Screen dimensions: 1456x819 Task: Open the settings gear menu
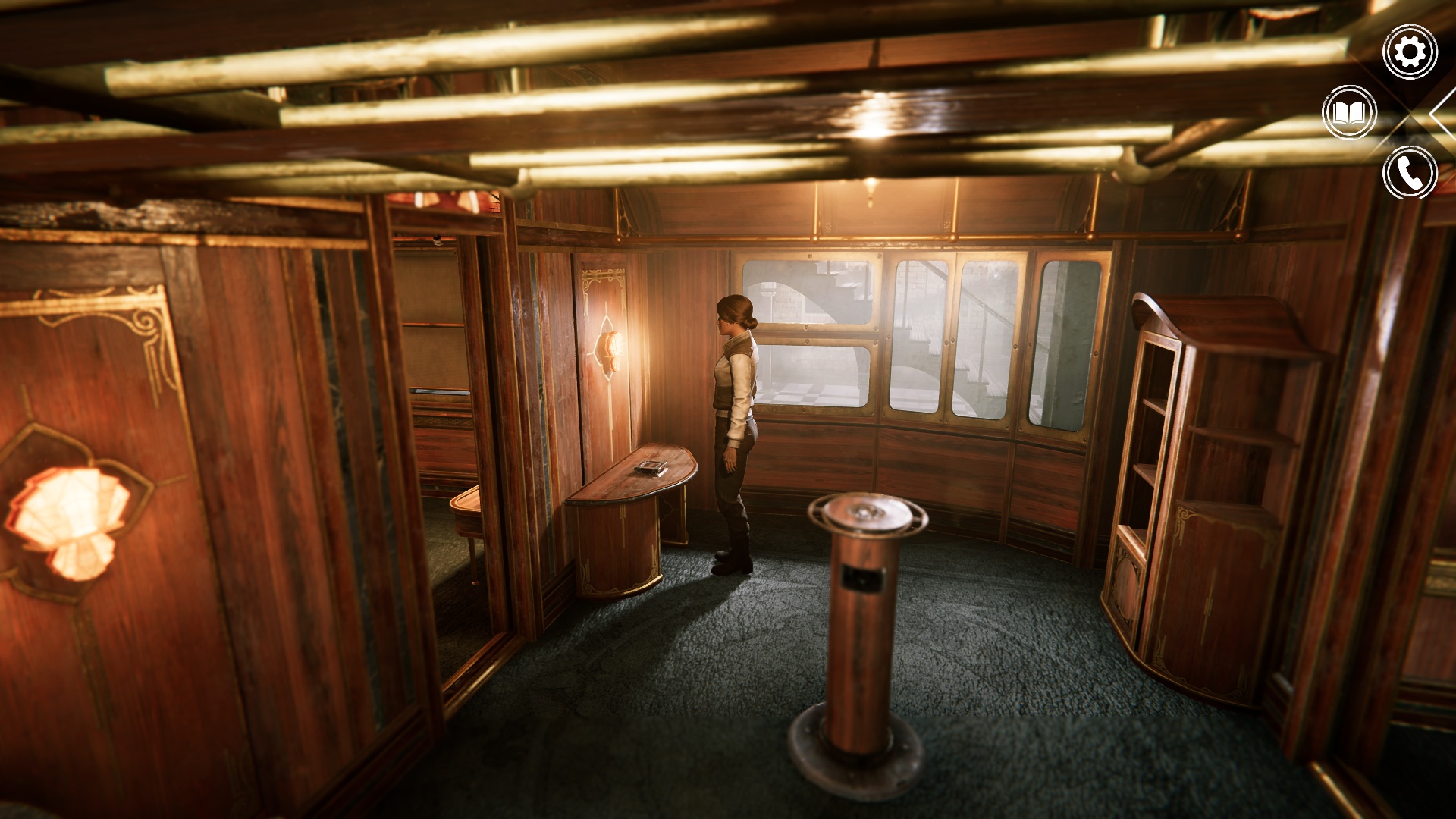pos(1410,52)
